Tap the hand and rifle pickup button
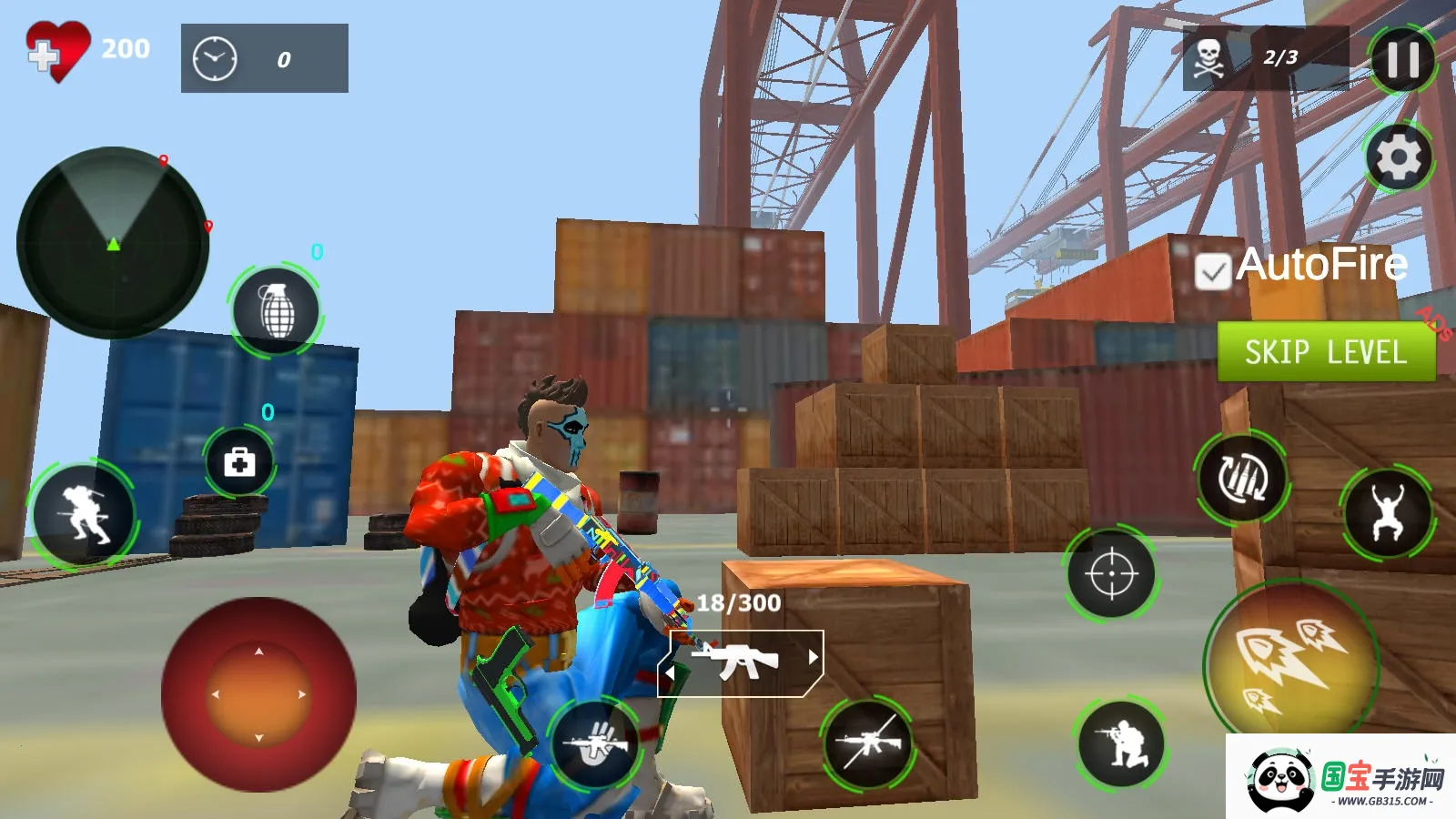The image size is (1456, 819). pos(596,744)
